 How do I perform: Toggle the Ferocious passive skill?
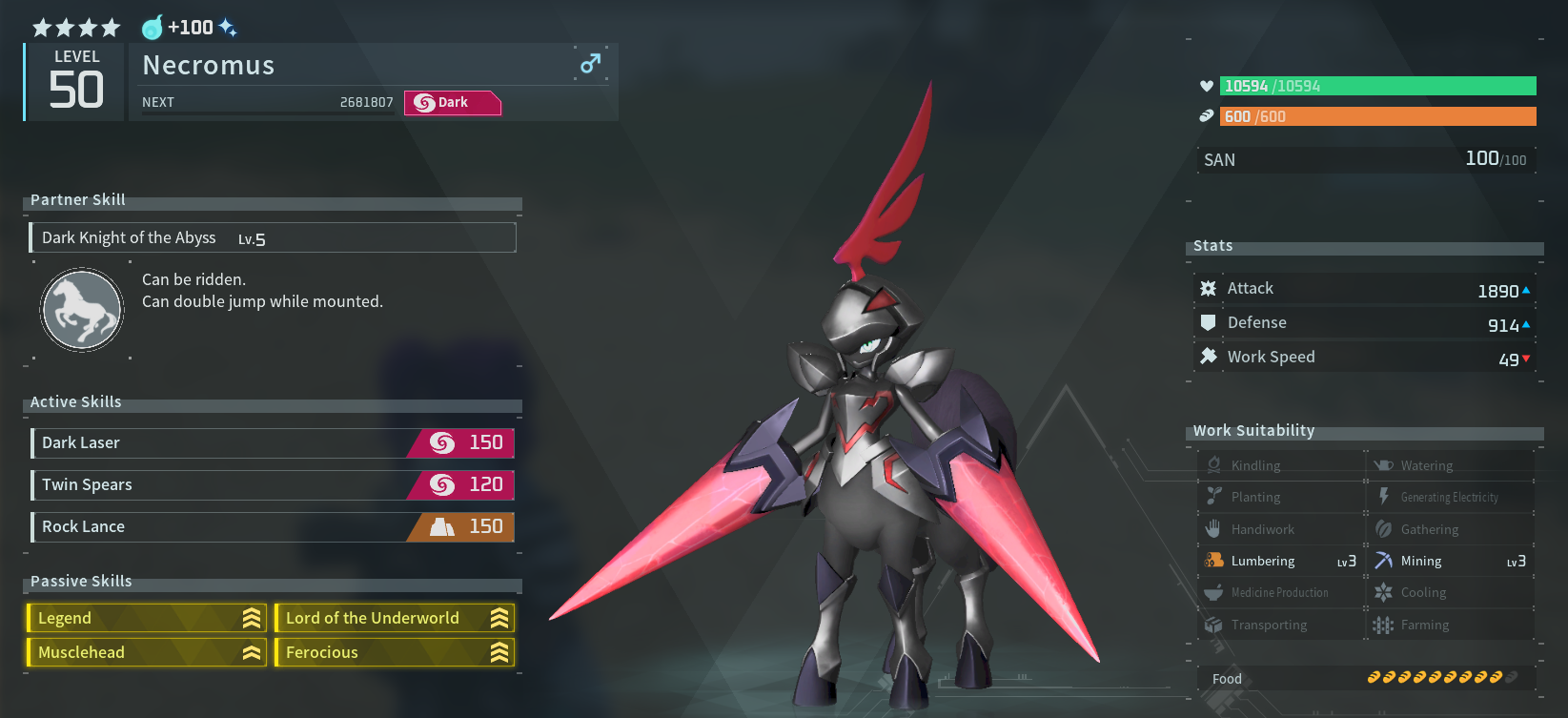[x=394, y=652]
